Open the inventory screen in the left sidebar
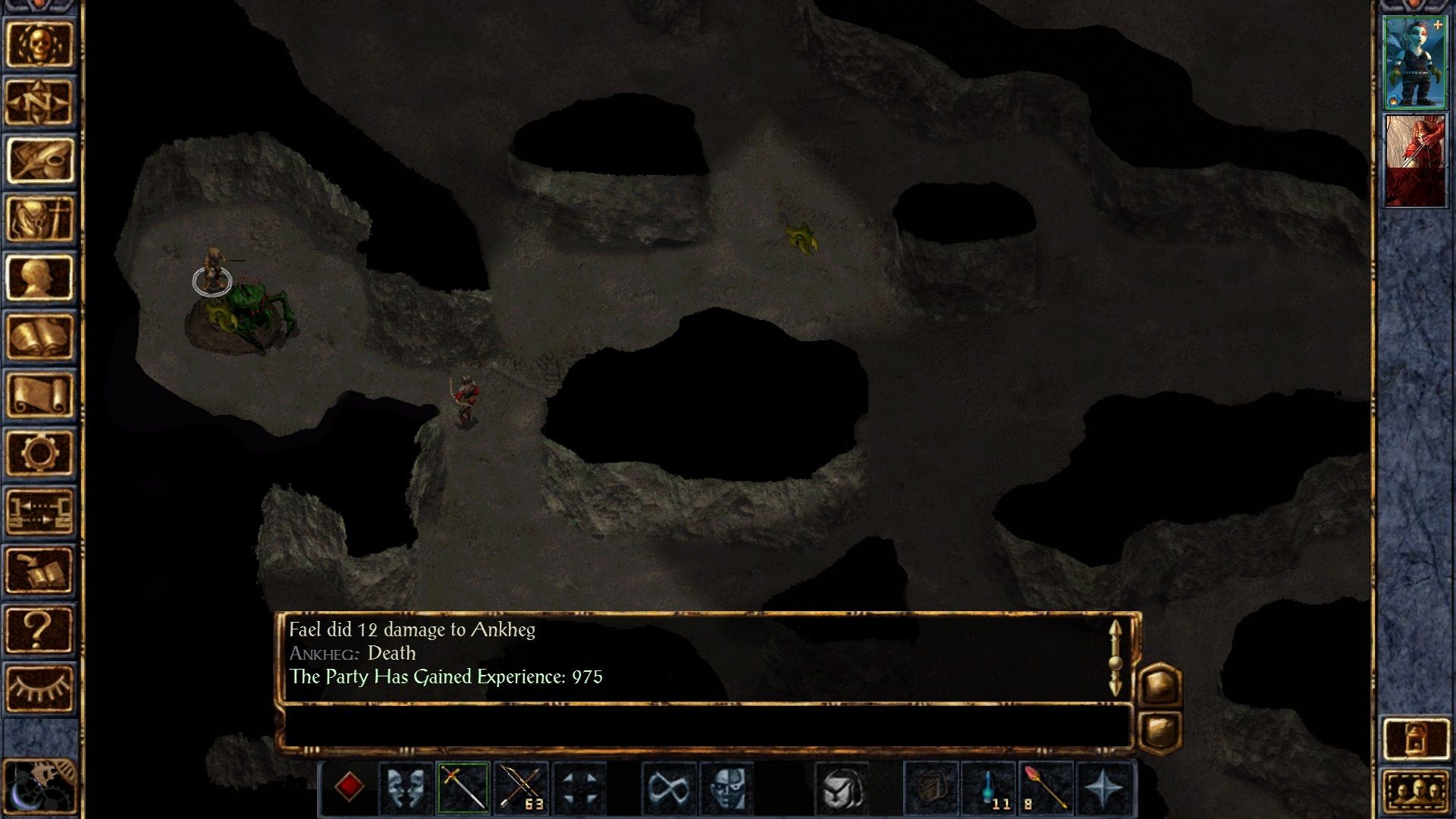 pos(39,219)
